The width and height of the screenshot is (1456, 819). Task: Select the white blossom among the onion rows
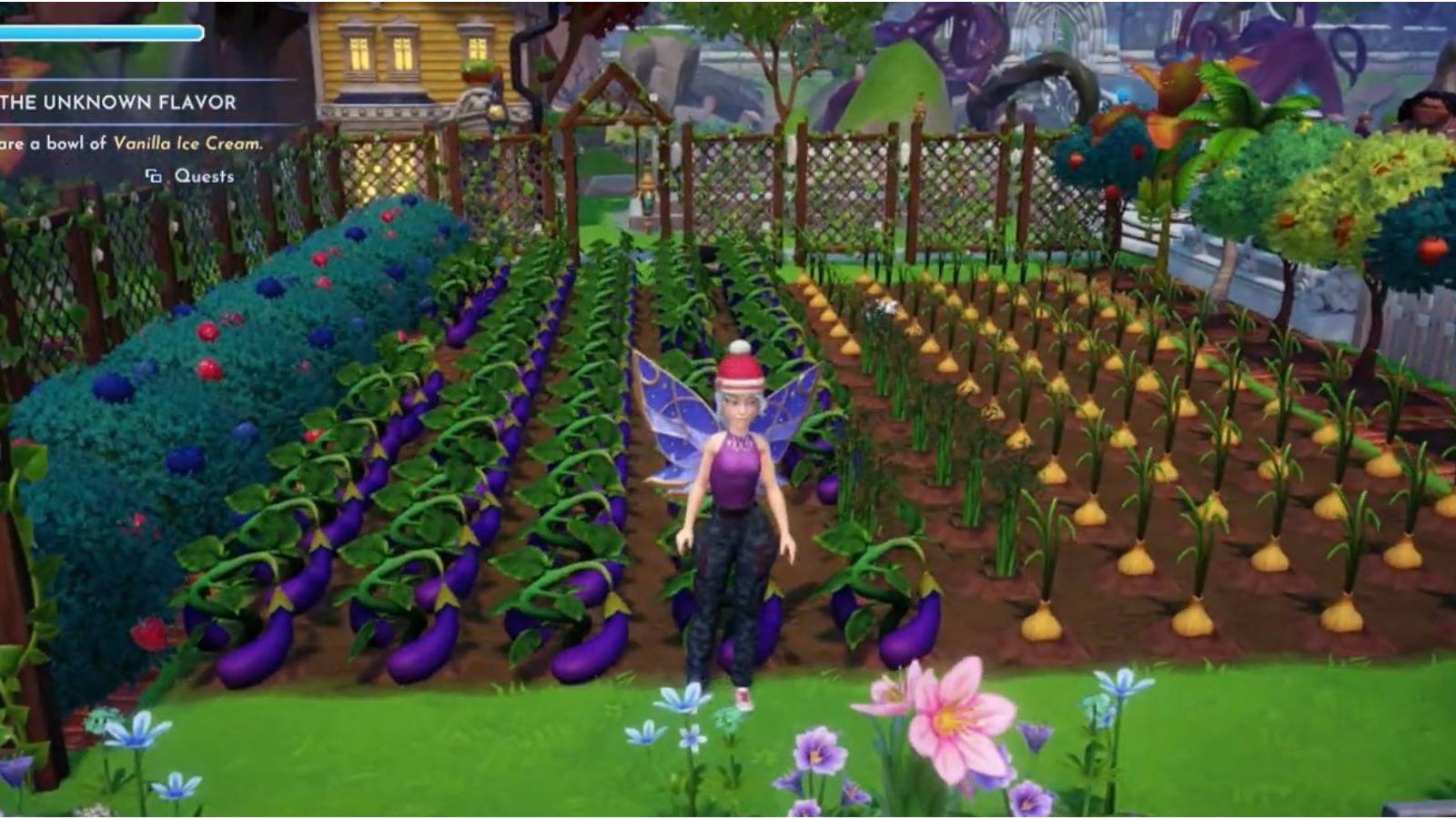pos(883,308)
